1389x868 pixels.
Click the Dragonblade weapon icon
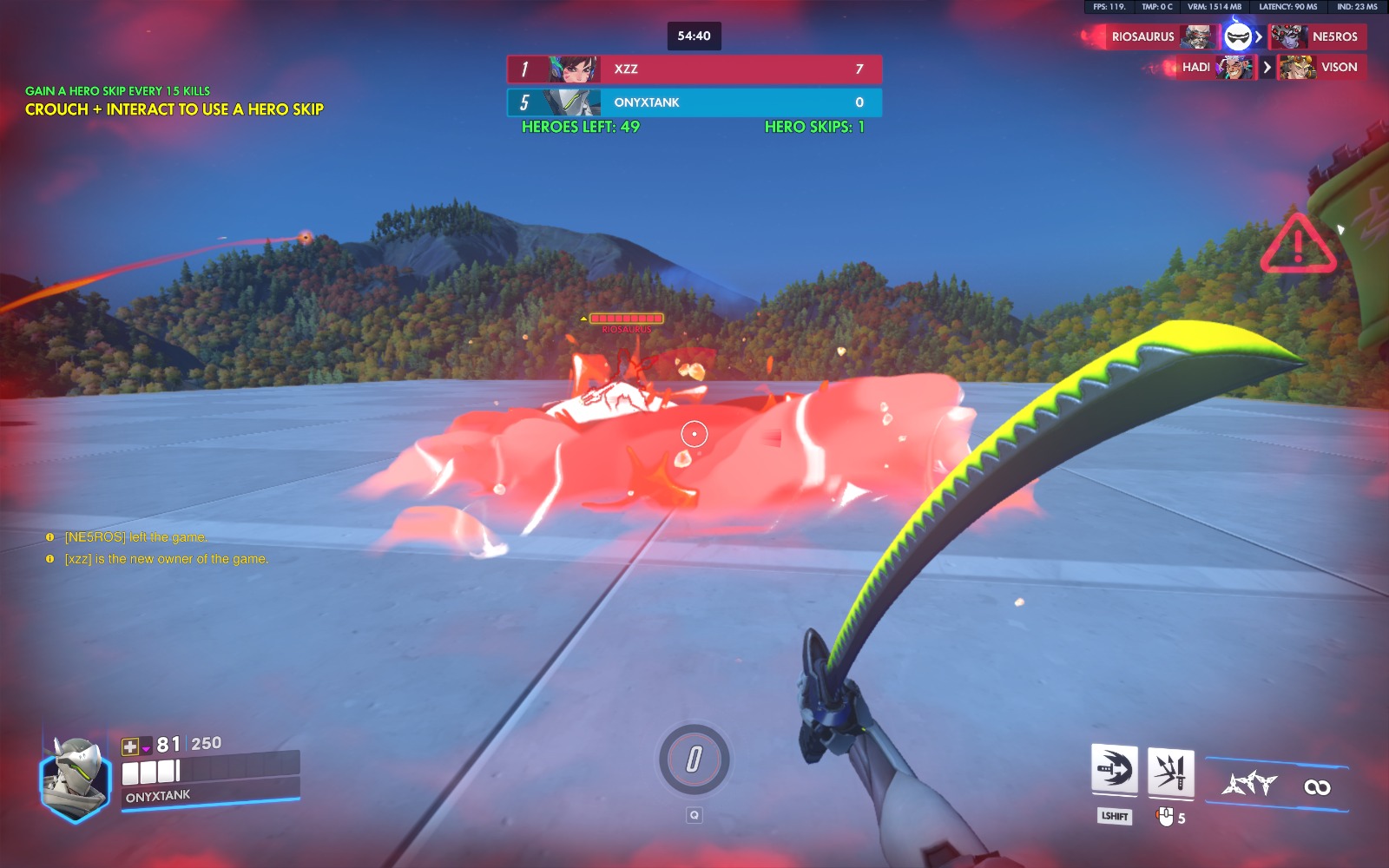pyautogui.click(x=1250, y=785)
